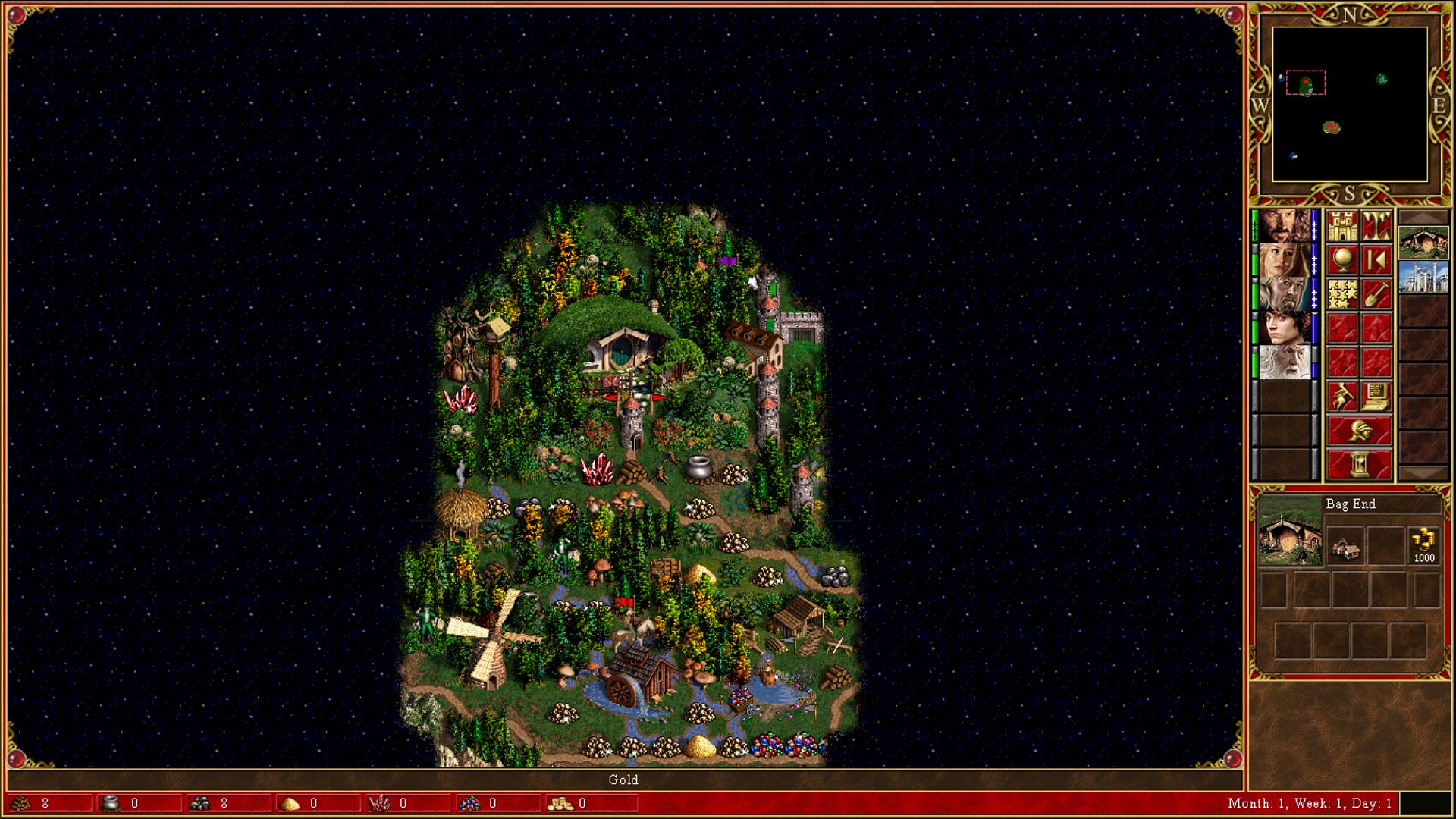Image resolution: width=1456 pixels, height=819 pixels.
Task: Click the horseman move hero button
Action: coord(1341,396)
